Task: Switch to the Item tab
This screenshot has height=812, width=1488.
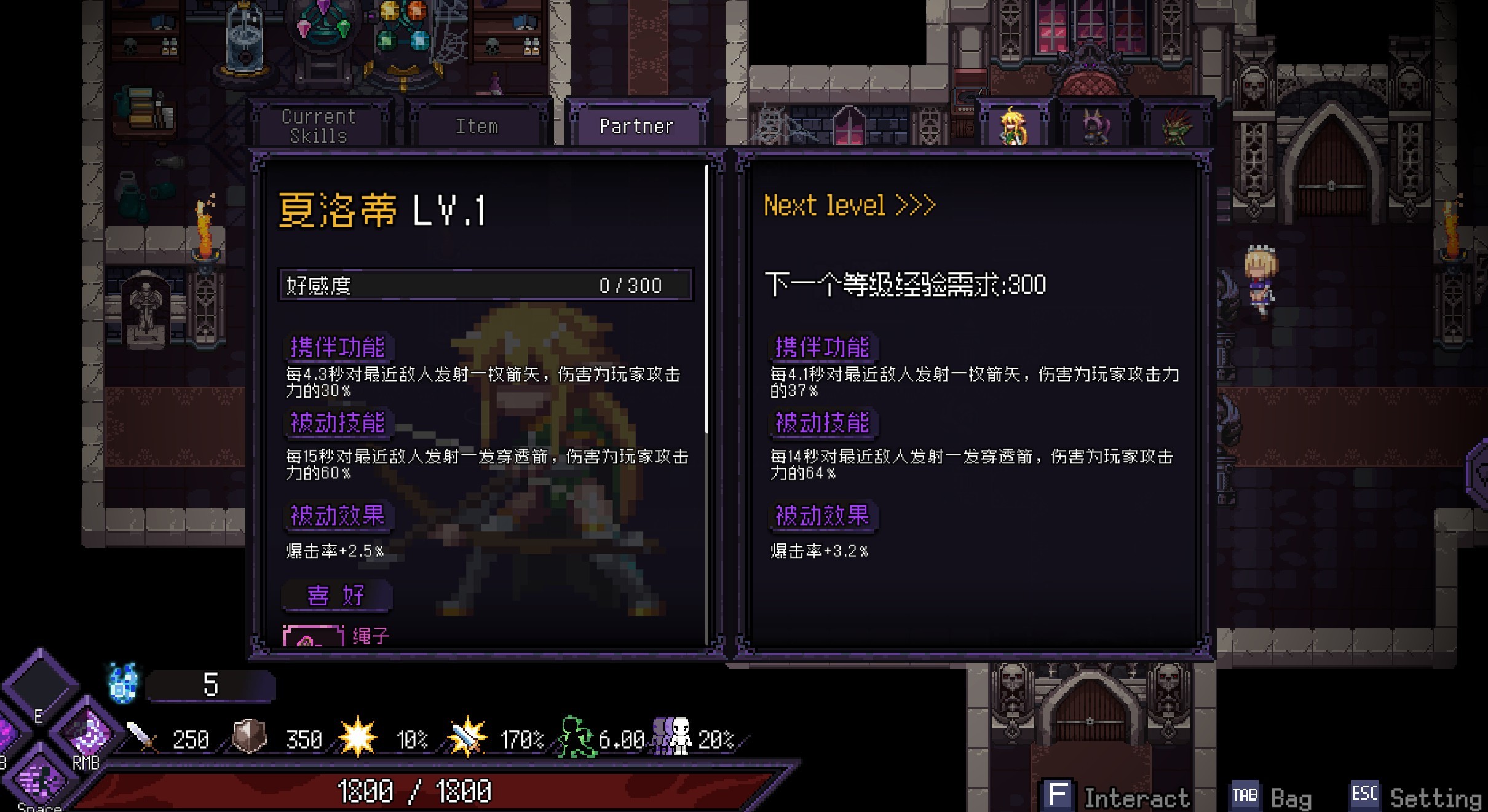Action: coord(478,125)
